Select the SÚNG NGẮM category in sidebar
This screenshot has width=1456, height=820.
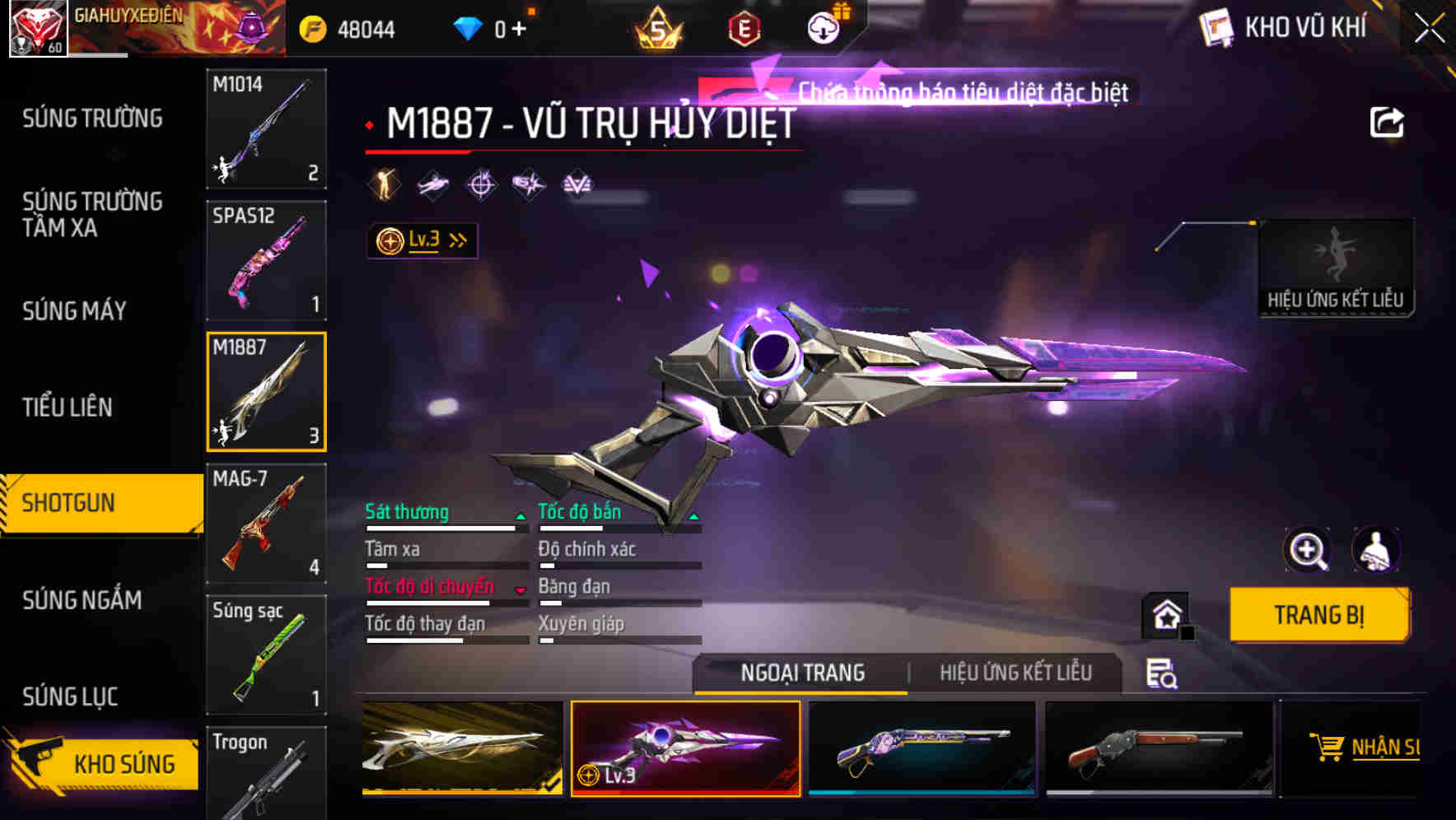[82, 601]
